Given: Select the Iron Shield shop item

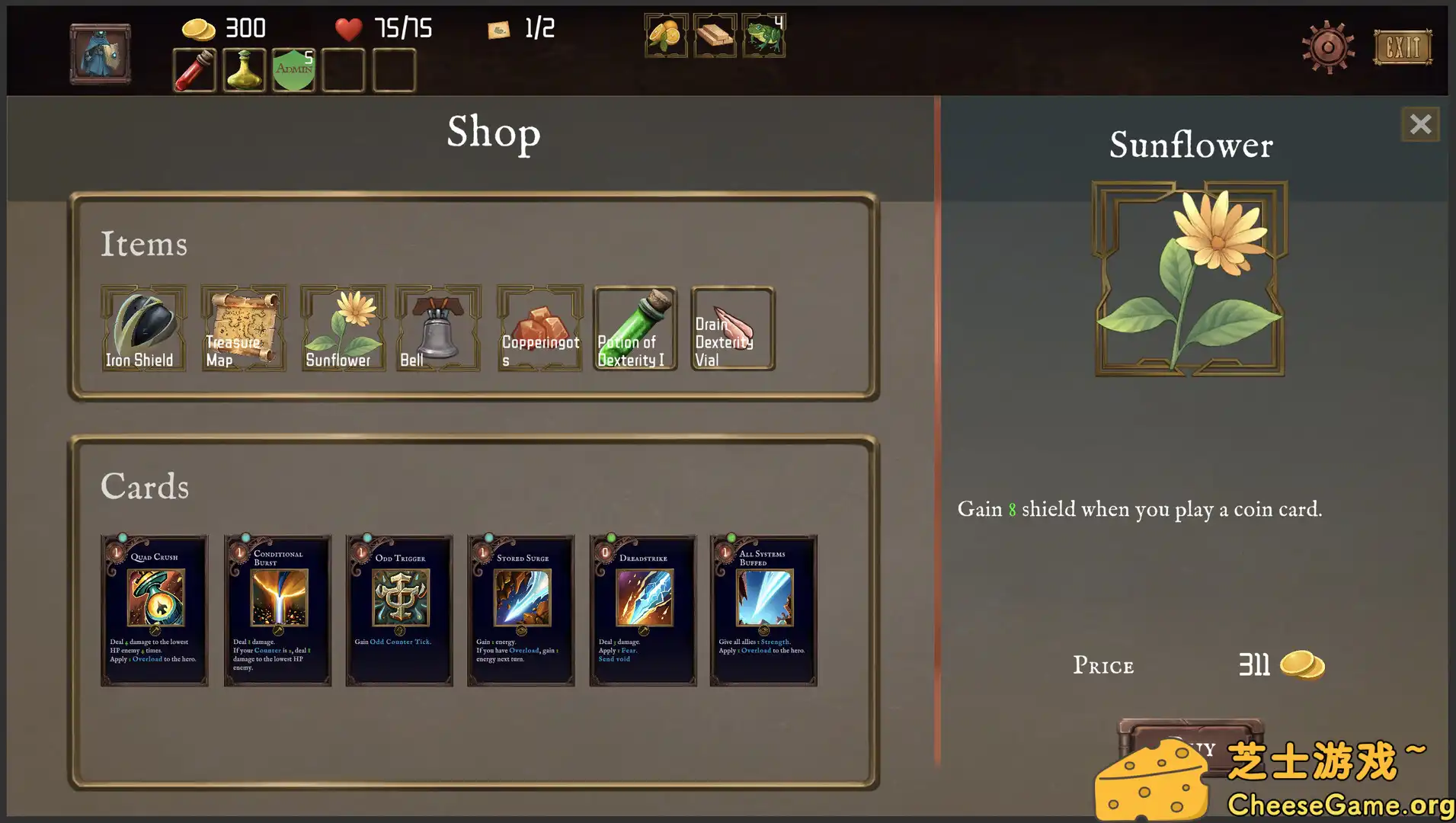Looking at the screenshot, I should (143, 329).
